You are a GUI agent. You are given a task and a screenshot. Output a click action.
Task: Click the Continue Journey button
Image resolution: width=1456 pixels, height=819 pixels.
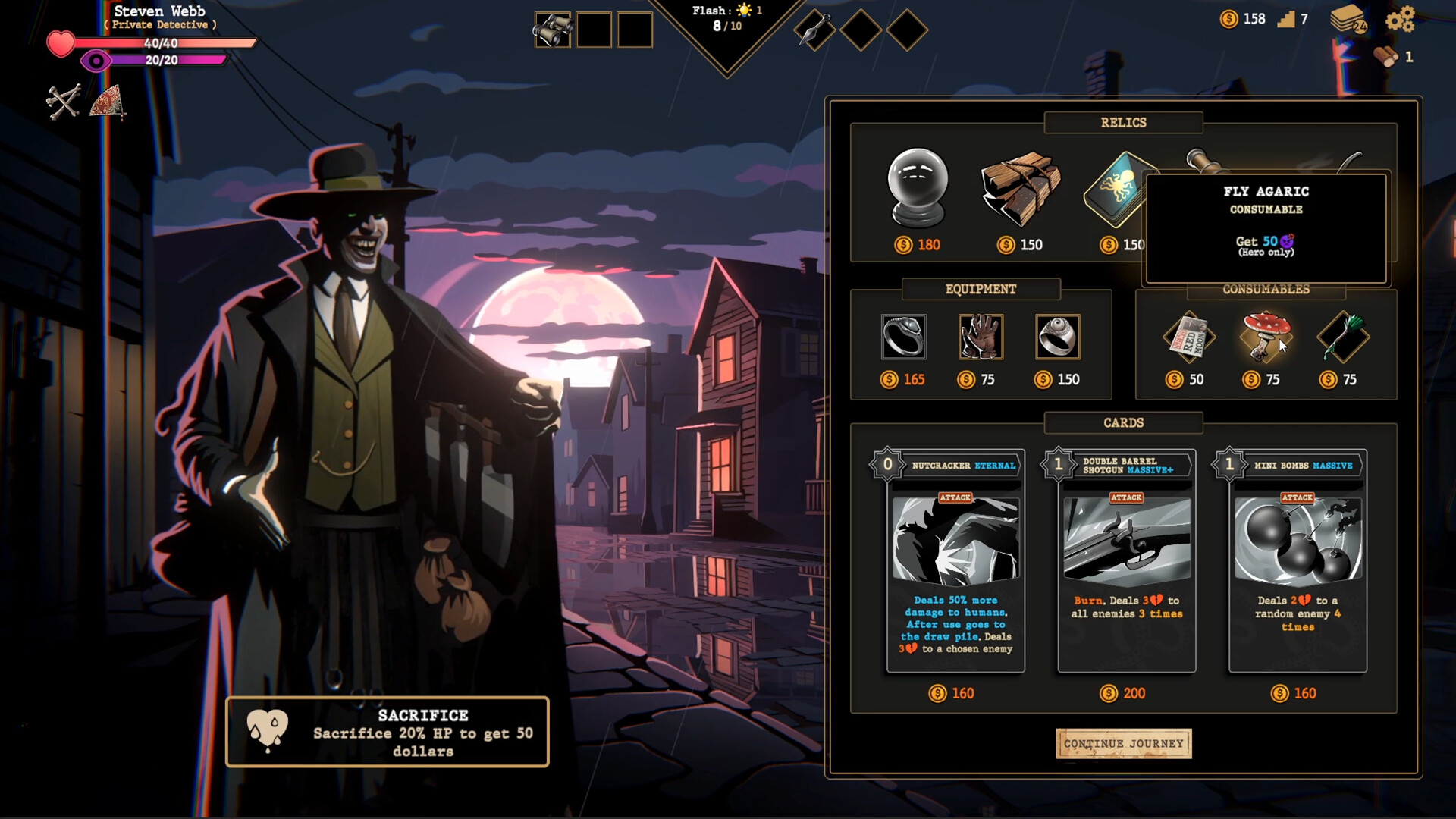click(1123, 743)
